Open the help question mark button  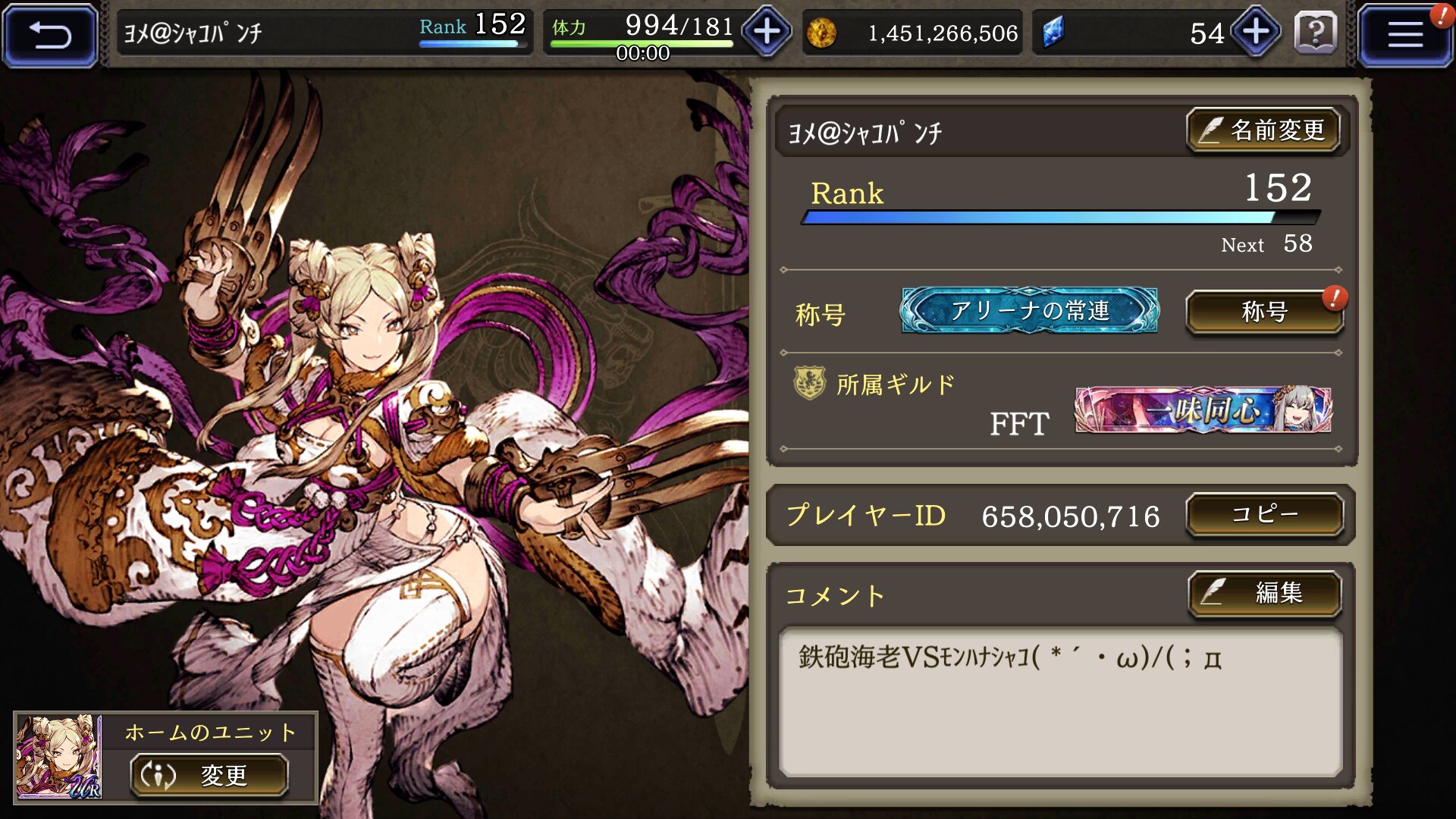click(x=1316, y=33)
